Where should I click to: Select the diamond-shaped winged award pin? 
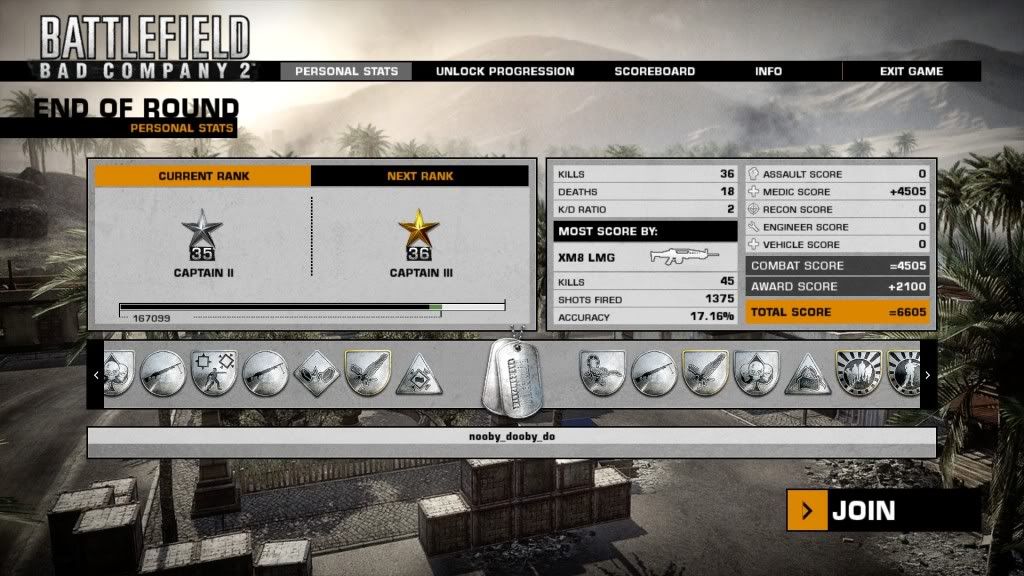point(315,373)
